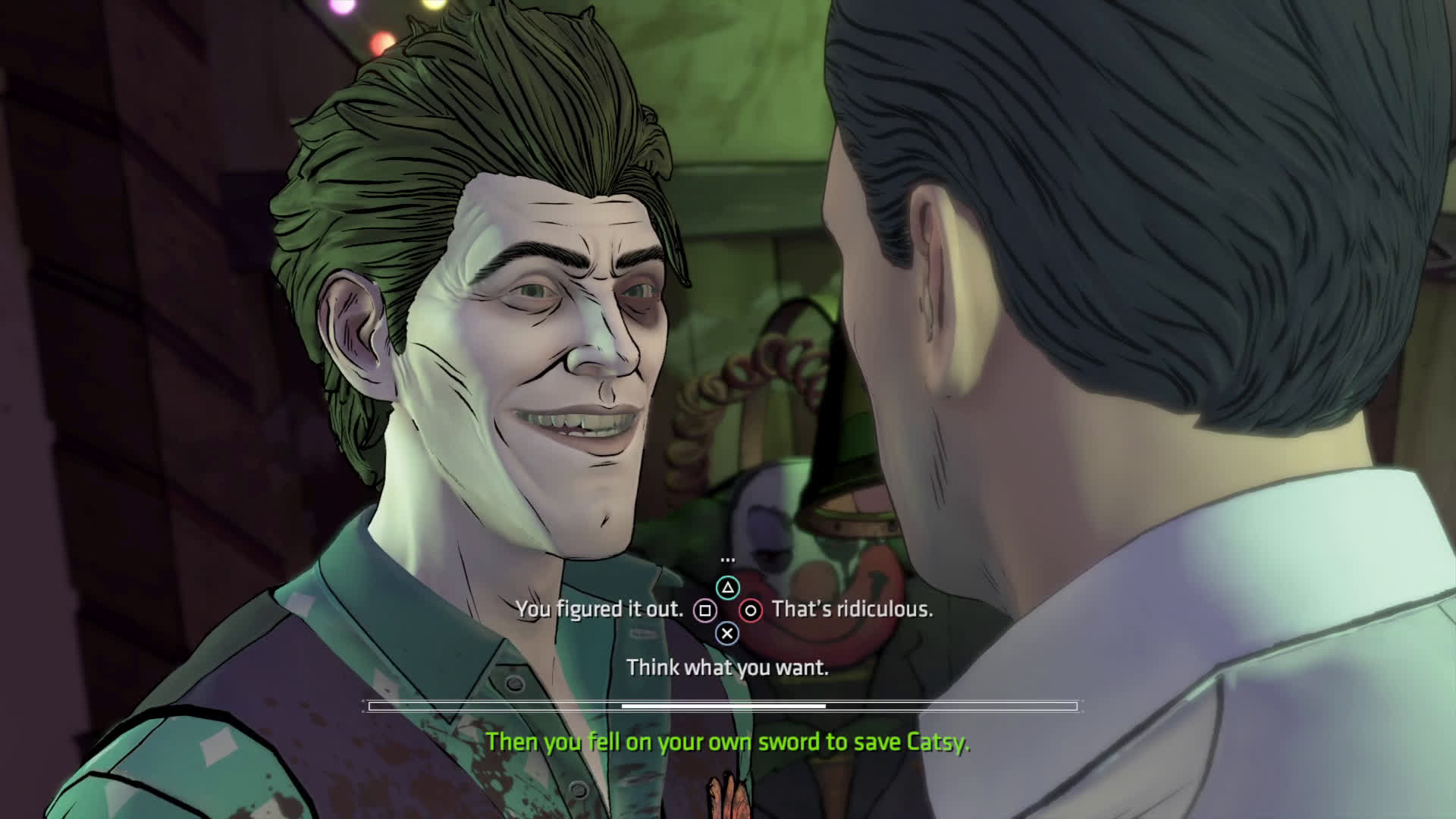The image size is (1456, 819).
Task: Answer with "Think what you want."
Action: pyautogui.click(x=727, y=667)
